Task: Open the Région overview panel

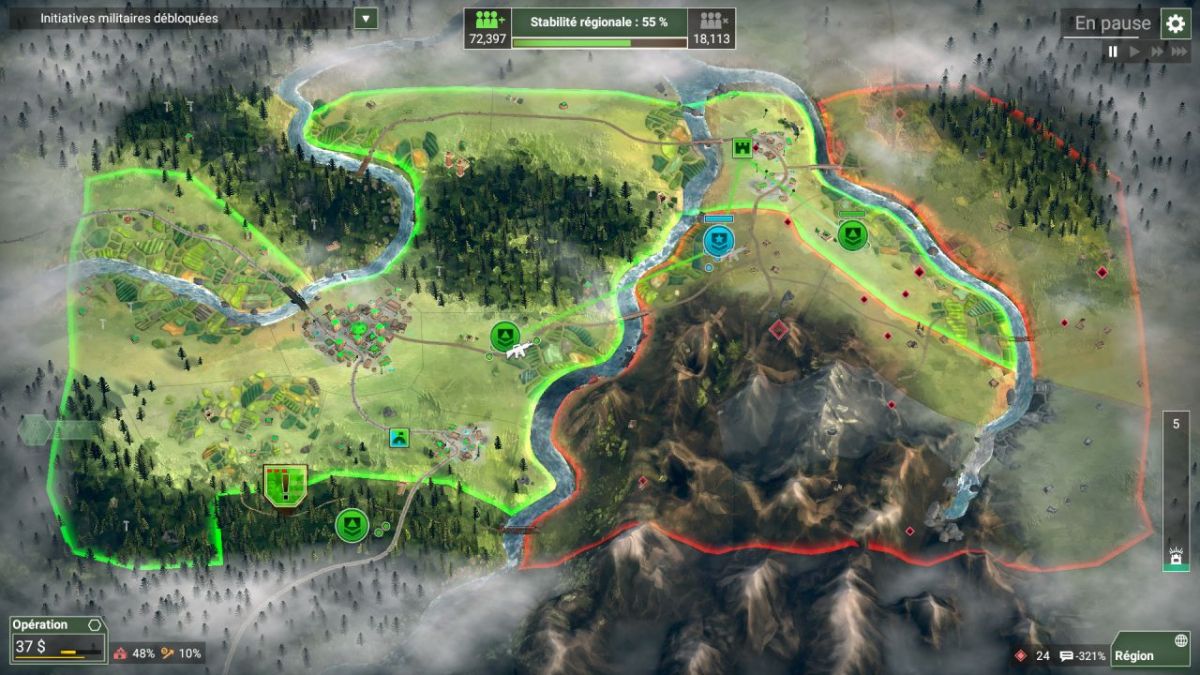Action: click(1150, 648)
